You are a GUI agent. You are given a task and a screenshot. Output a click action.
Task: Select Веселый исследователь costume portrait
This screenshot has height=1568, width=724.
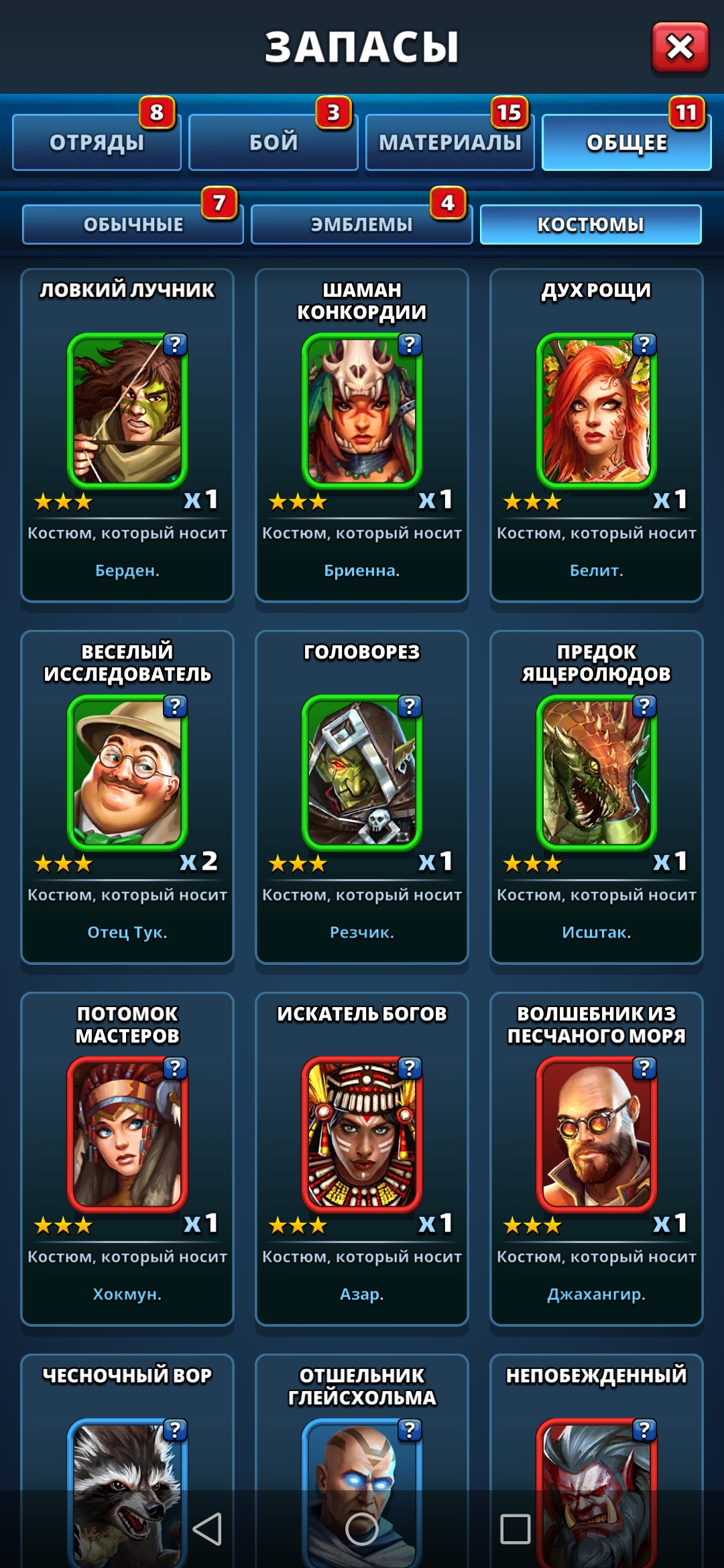[x=127, y=772]
